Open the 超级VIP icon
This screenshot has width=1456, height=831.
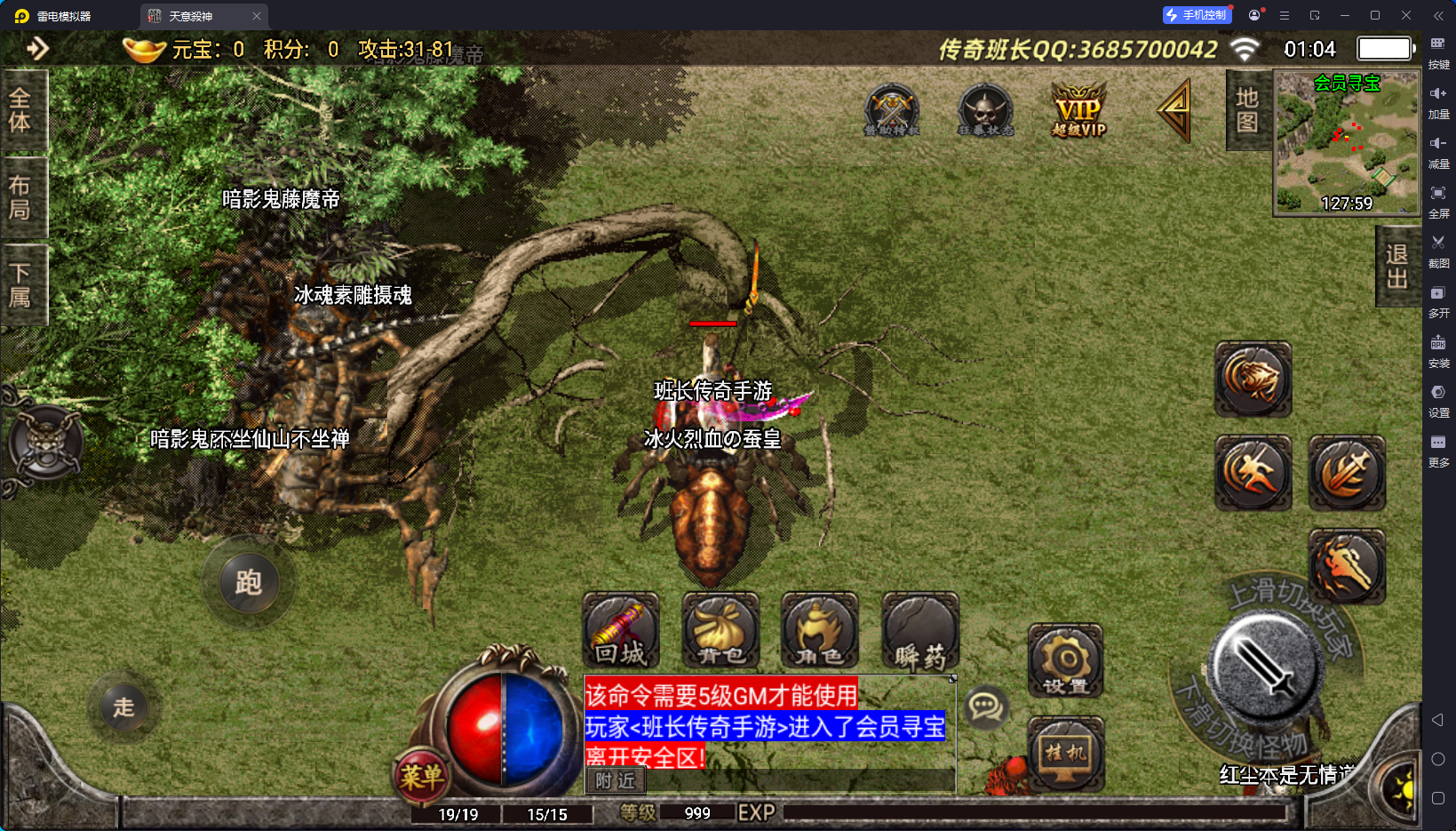1078,110
